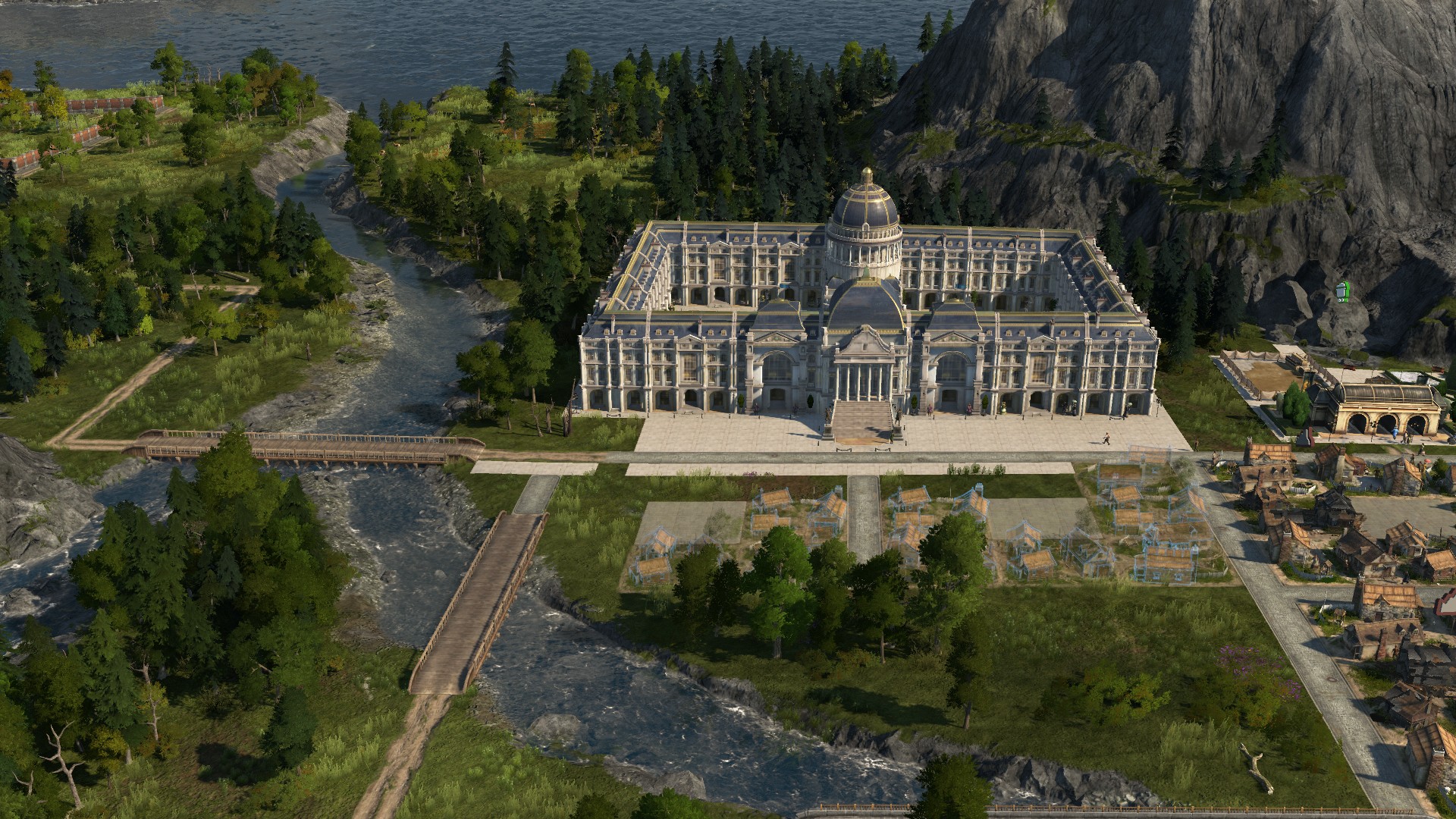Screen dimensions: 1456x819
Task: Click the green mine deposit marker icon
Action: (x=1341, y=292)
